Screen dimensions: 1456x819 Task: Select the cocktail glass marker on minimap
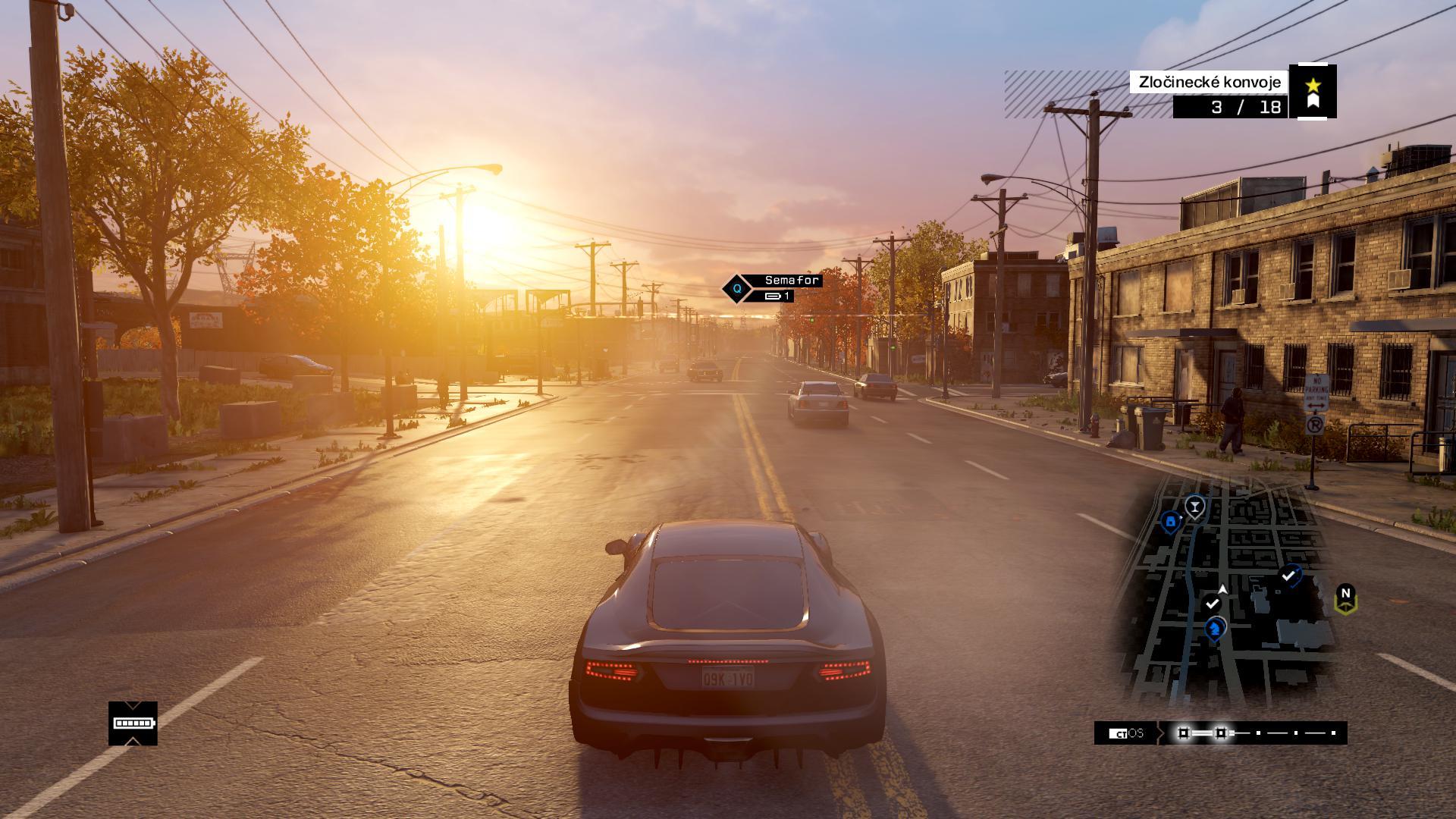(1195, 505)
